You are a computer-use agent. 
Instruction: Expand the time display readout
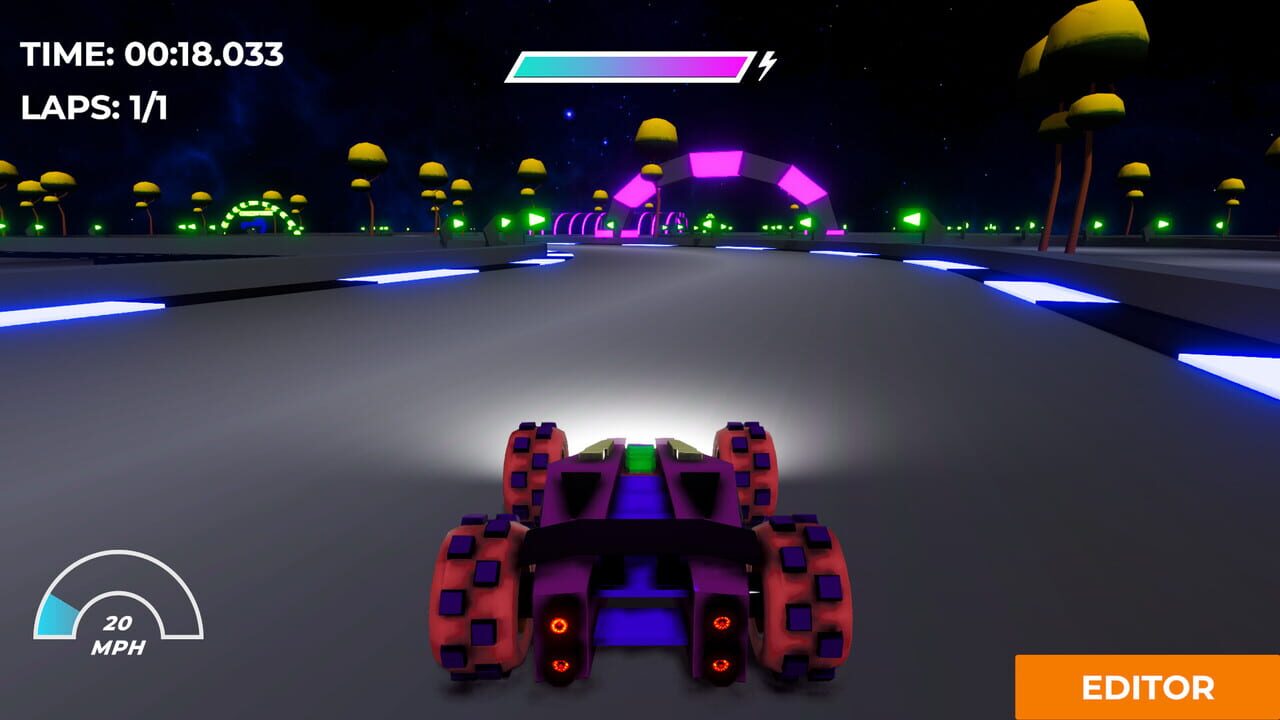click(150, 55)
